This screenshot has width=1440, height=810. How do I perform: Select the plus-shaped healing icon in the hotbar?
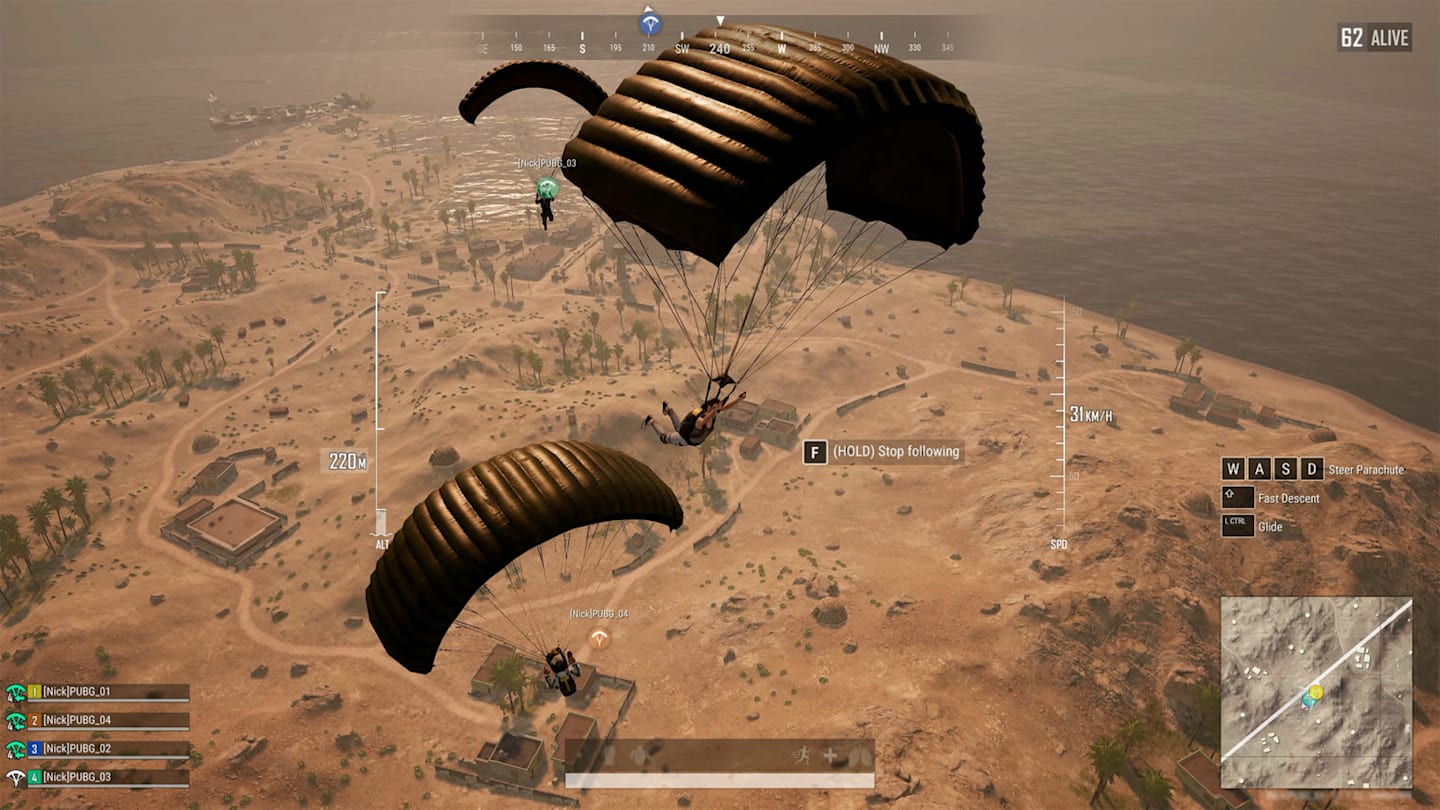click(830, 756)
